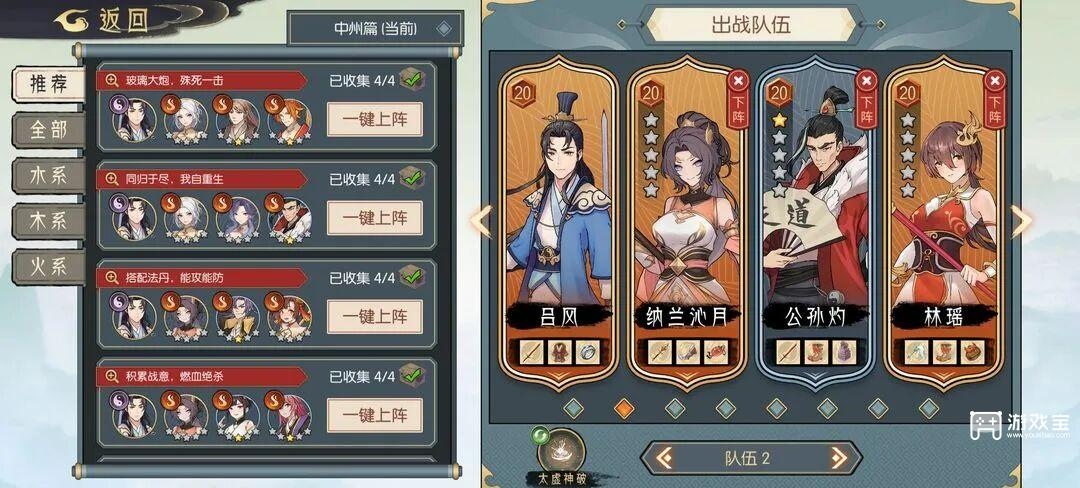Switch to the 全部 tab
This screenshot has height=488, width=1080.
48,129
